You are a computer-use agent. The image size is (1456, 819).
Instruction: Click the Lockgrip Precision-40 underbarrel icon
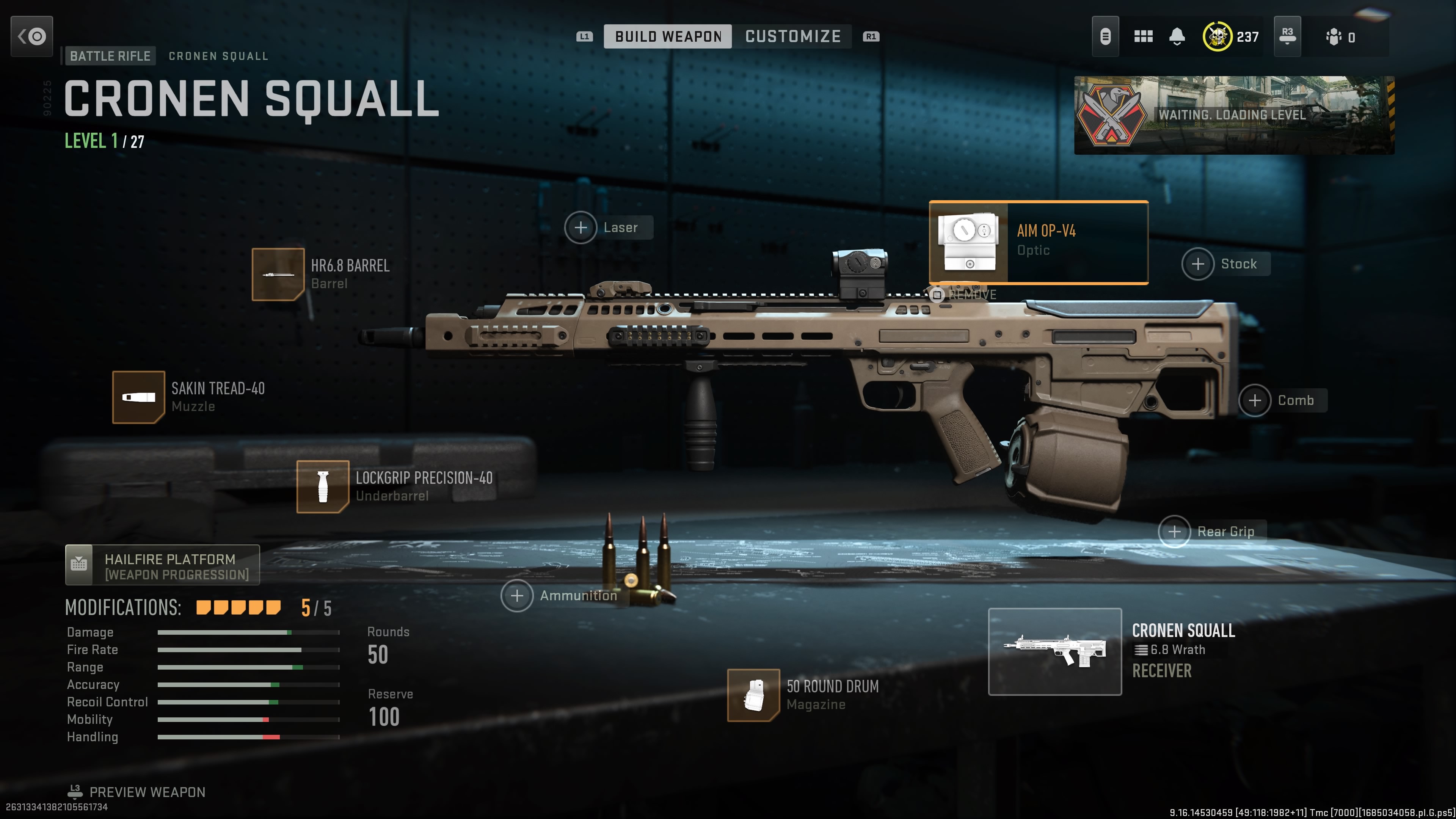point(323,486)
